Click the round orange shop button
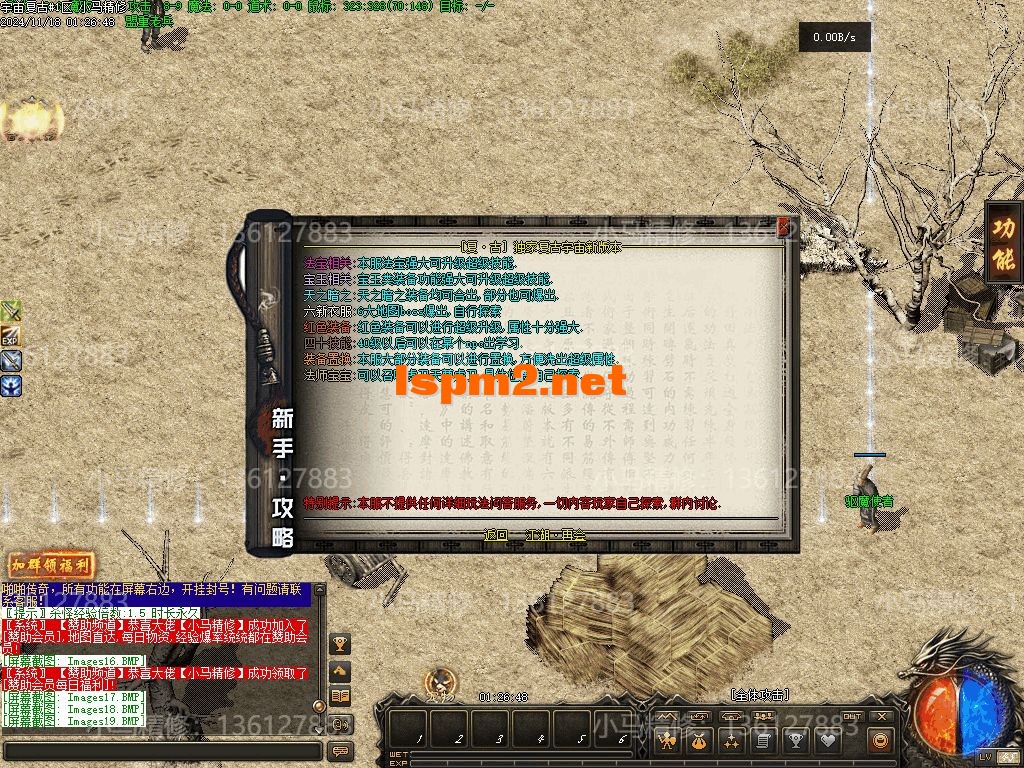This screenshot has height=768, width=1024. [x=880, y=741]
